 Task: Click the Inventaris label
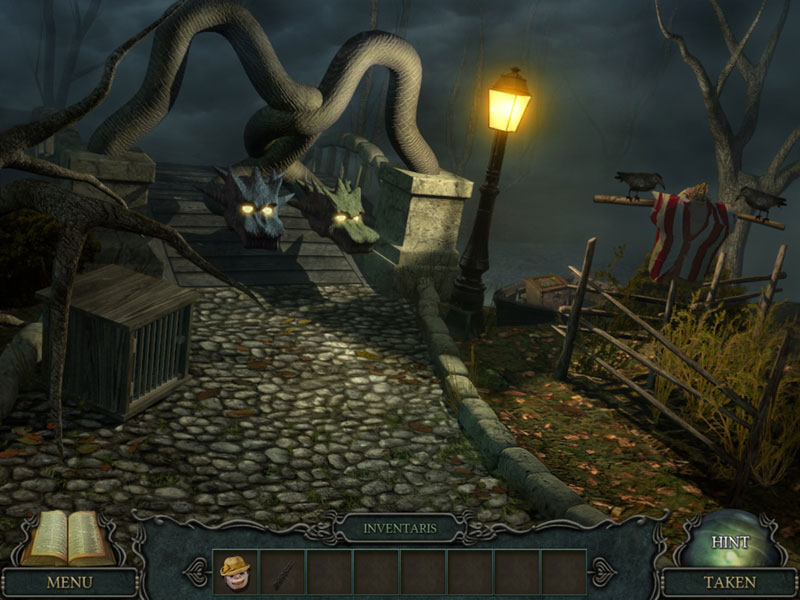(400, 528)
